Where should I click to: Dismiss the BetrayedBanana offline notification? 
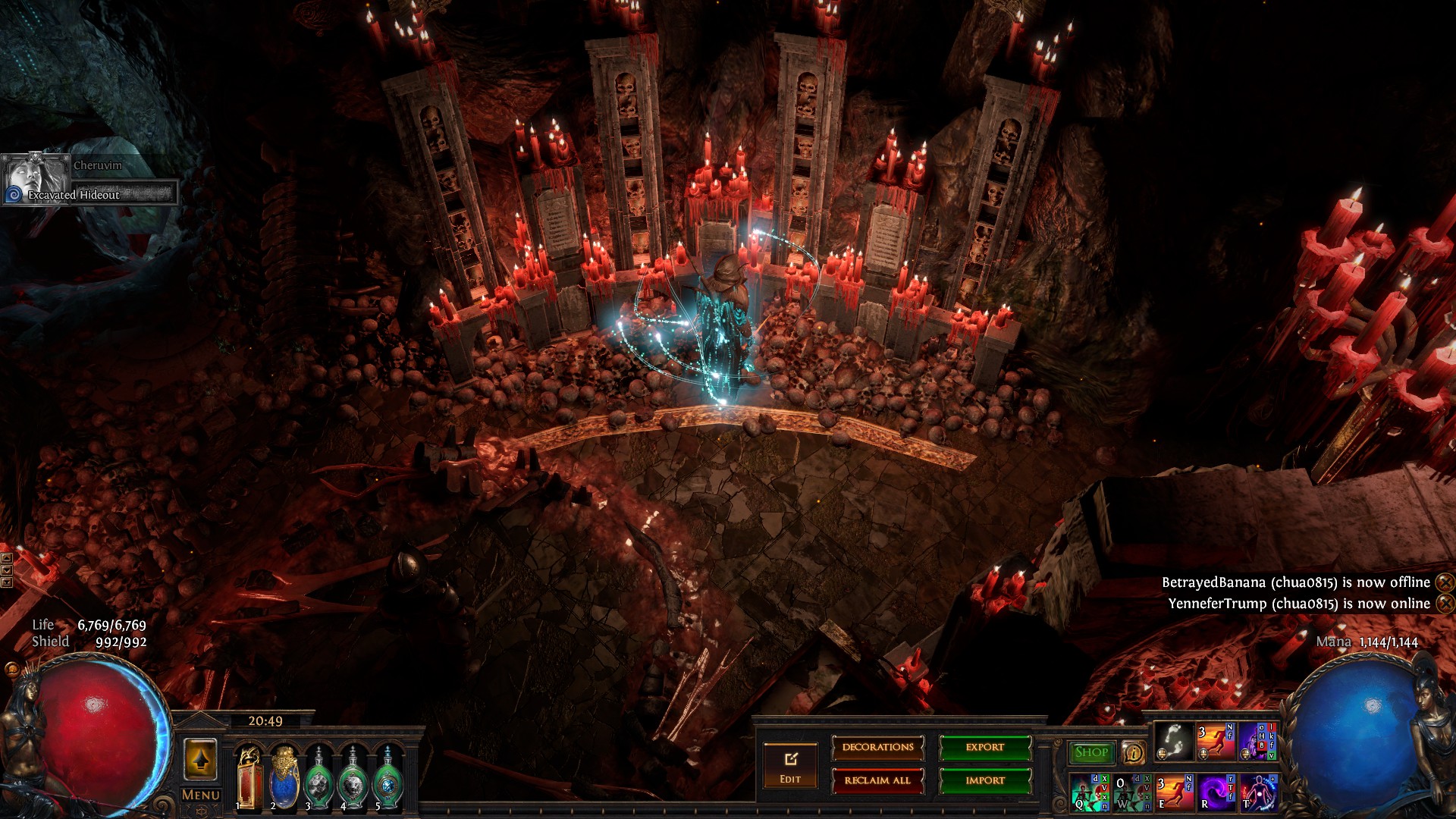[x=1445, y=582]
